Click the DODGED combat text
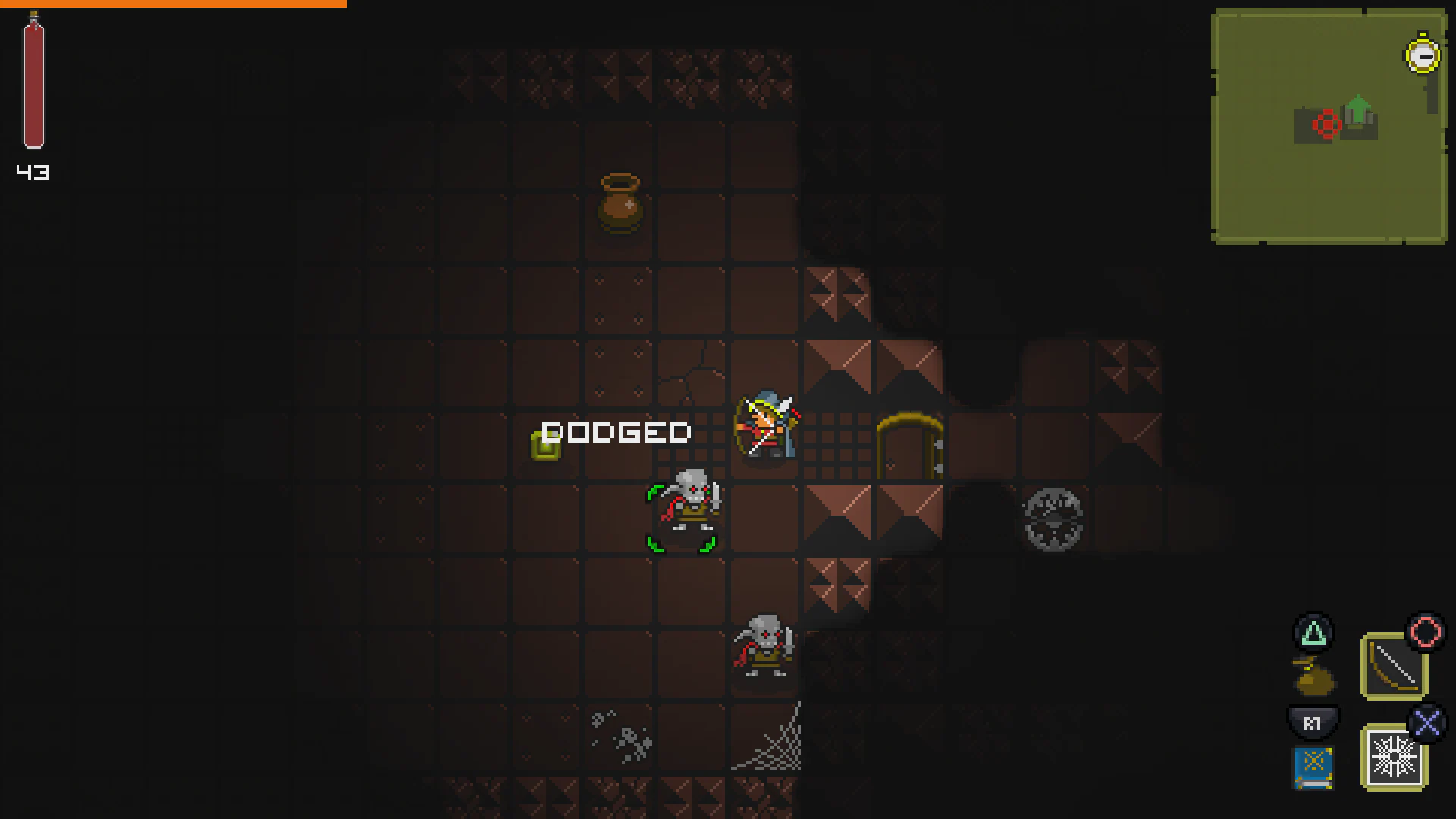 [616, 432]
